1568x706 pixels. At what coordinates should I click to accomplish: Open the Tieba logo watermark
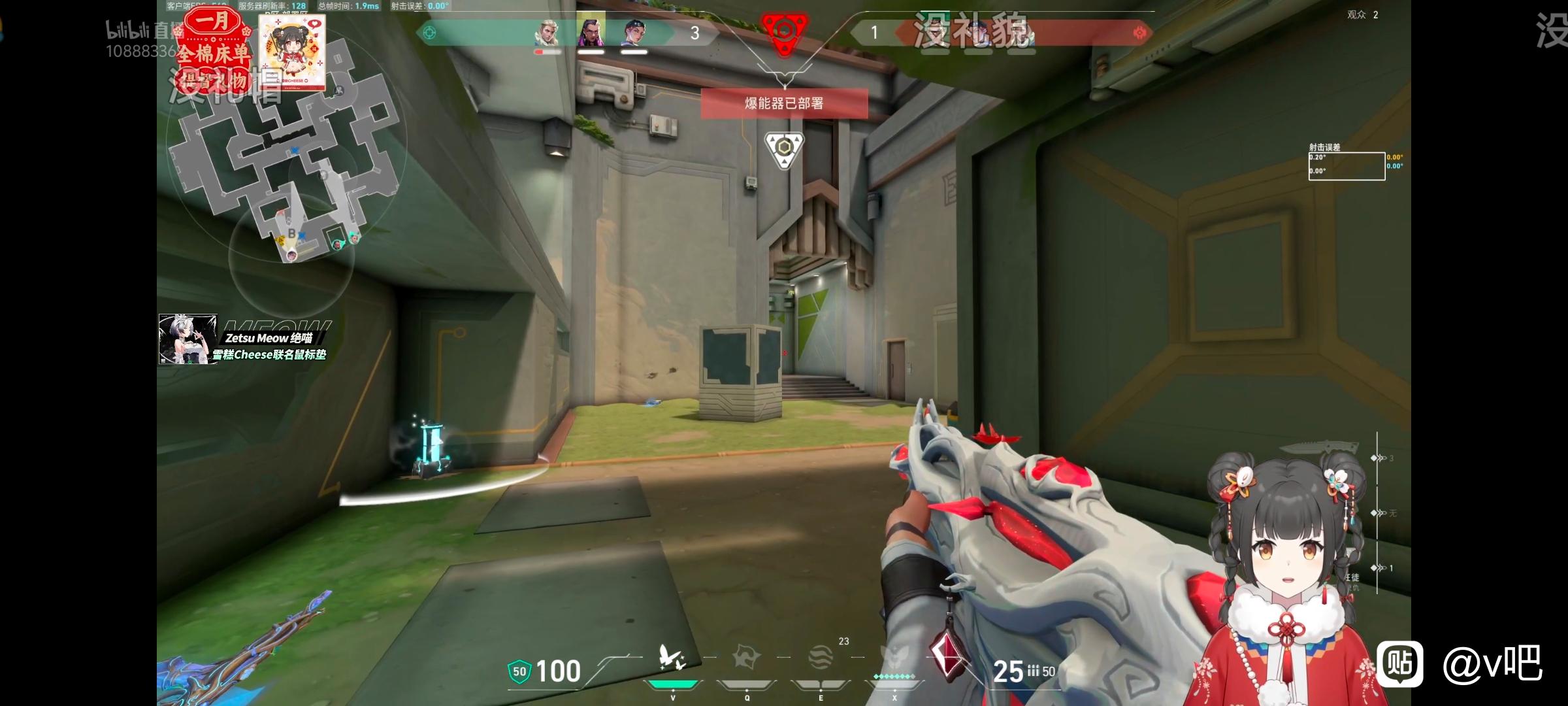(1400, 663)
